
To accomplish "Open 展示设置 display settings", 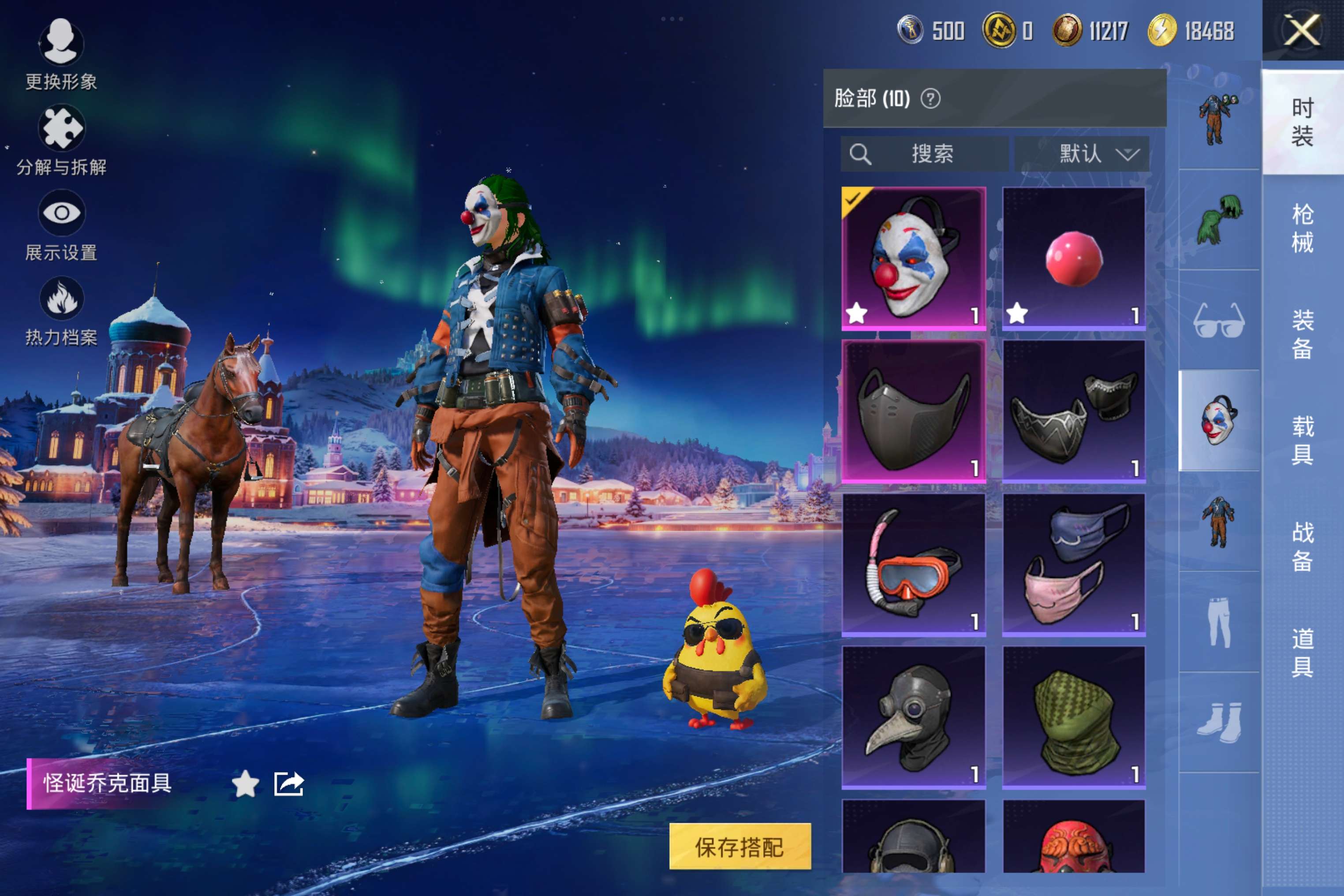I will pyautogui.click(x=61, y=224).
